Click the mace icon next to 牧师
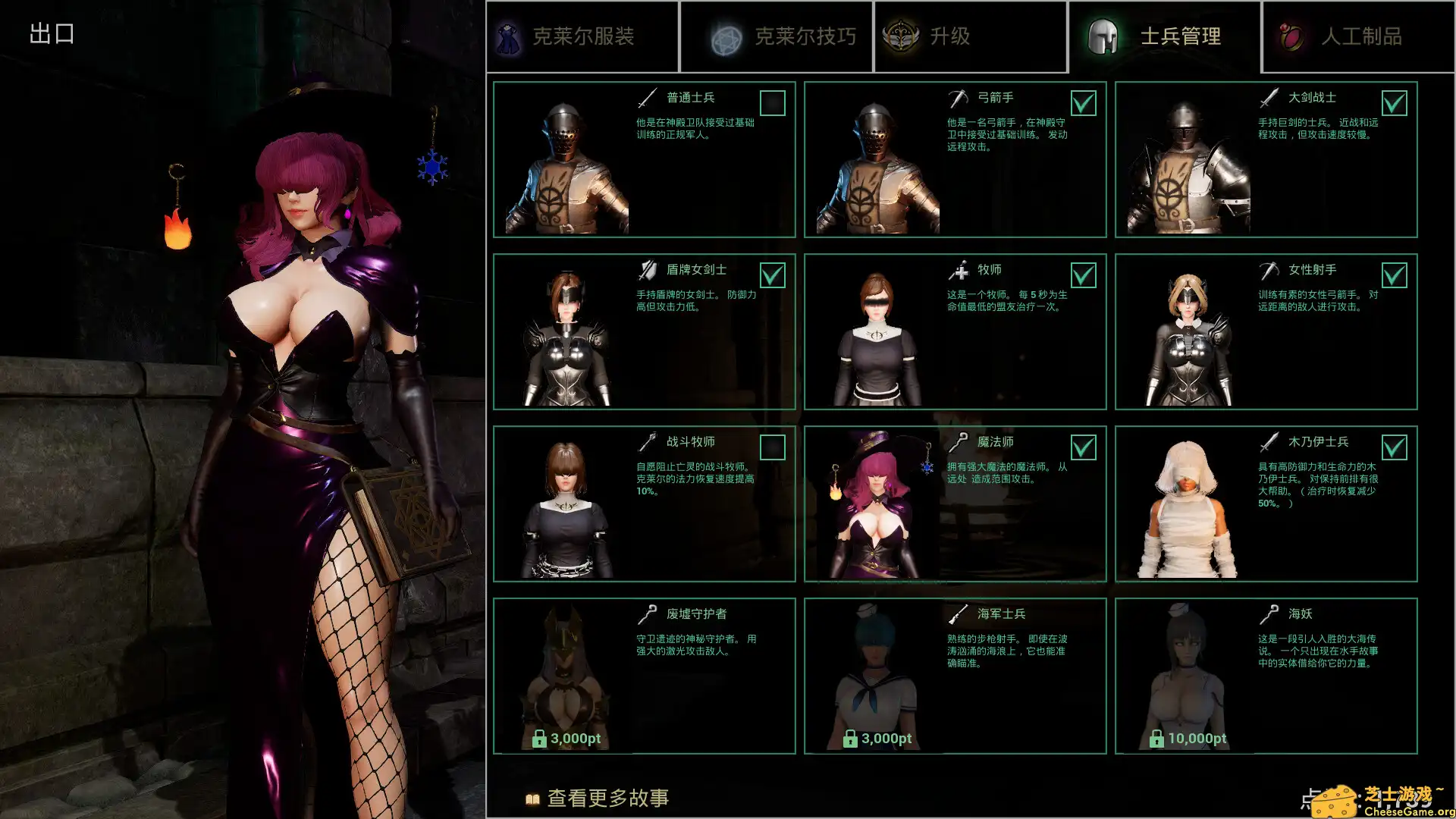 tap(957, 268)
